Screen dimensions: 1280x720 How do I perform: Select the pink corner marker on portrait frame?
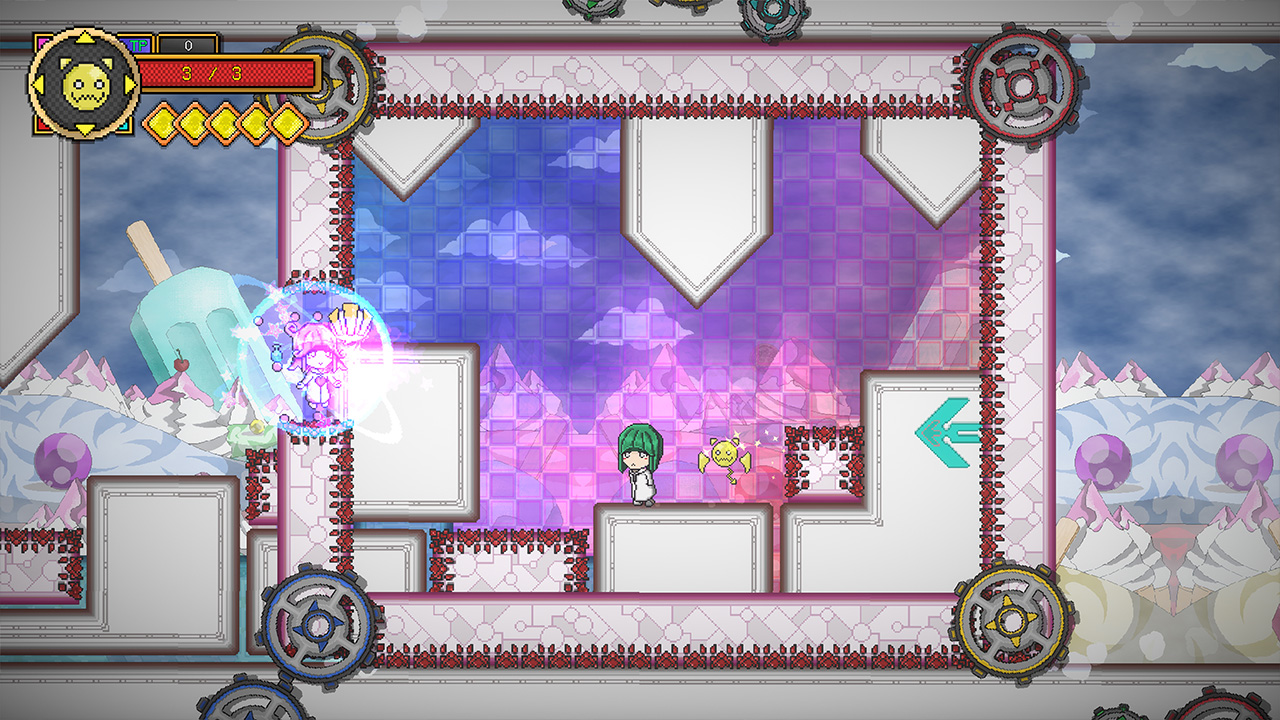tap(42, 40)
